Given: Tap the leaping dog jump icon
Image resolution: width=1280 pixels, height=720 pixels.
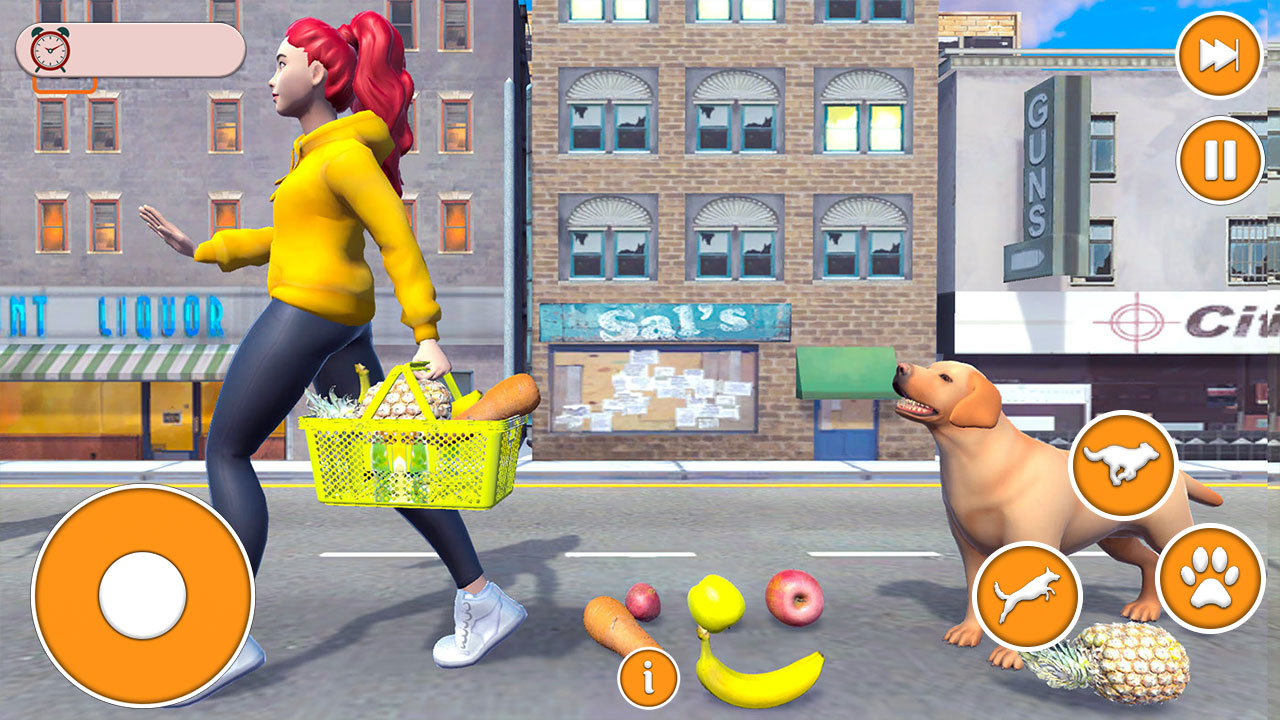Looking at the screenshot, I should pos(1027,596).
